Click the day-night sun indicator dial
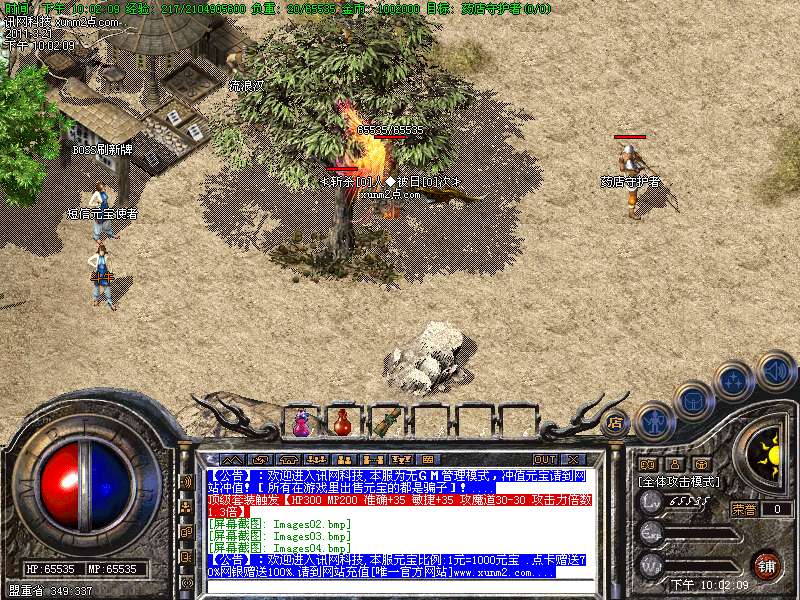 (x=768, y=453)
